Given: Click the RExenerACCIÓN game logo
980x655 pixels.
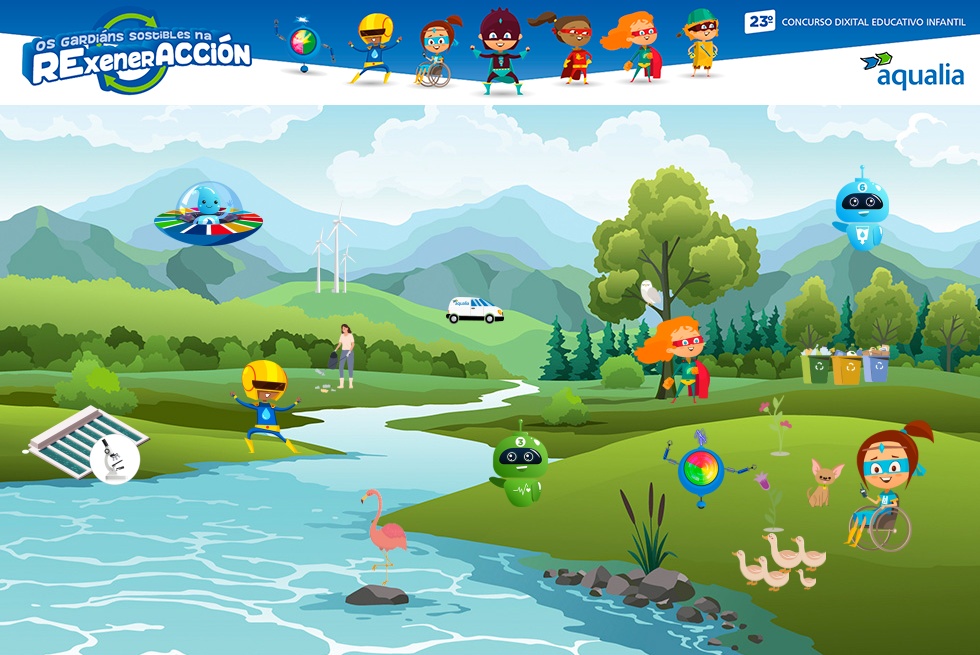Looking at the screenshot, I should tap(138, 55).
